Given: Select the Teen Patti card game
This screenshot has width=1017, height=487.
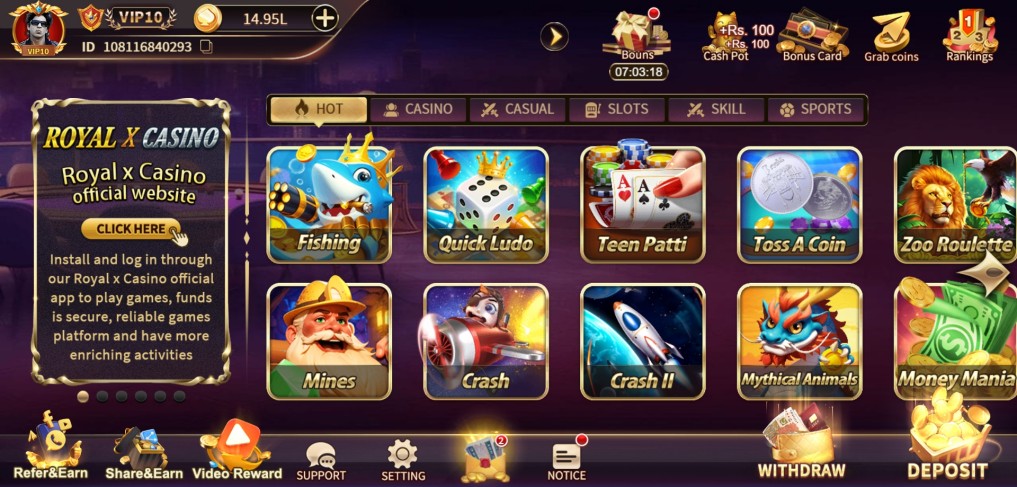Looking at the screenshot, I should pos(642,205).
